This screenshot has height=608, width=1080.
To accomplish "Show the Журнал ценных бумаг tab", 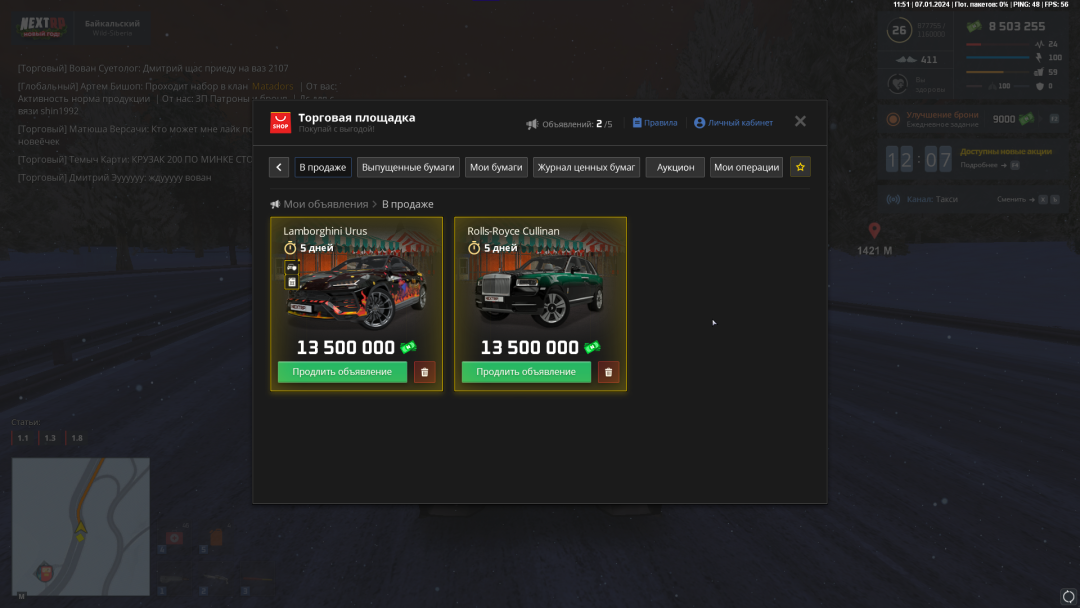I will [587, 167].
